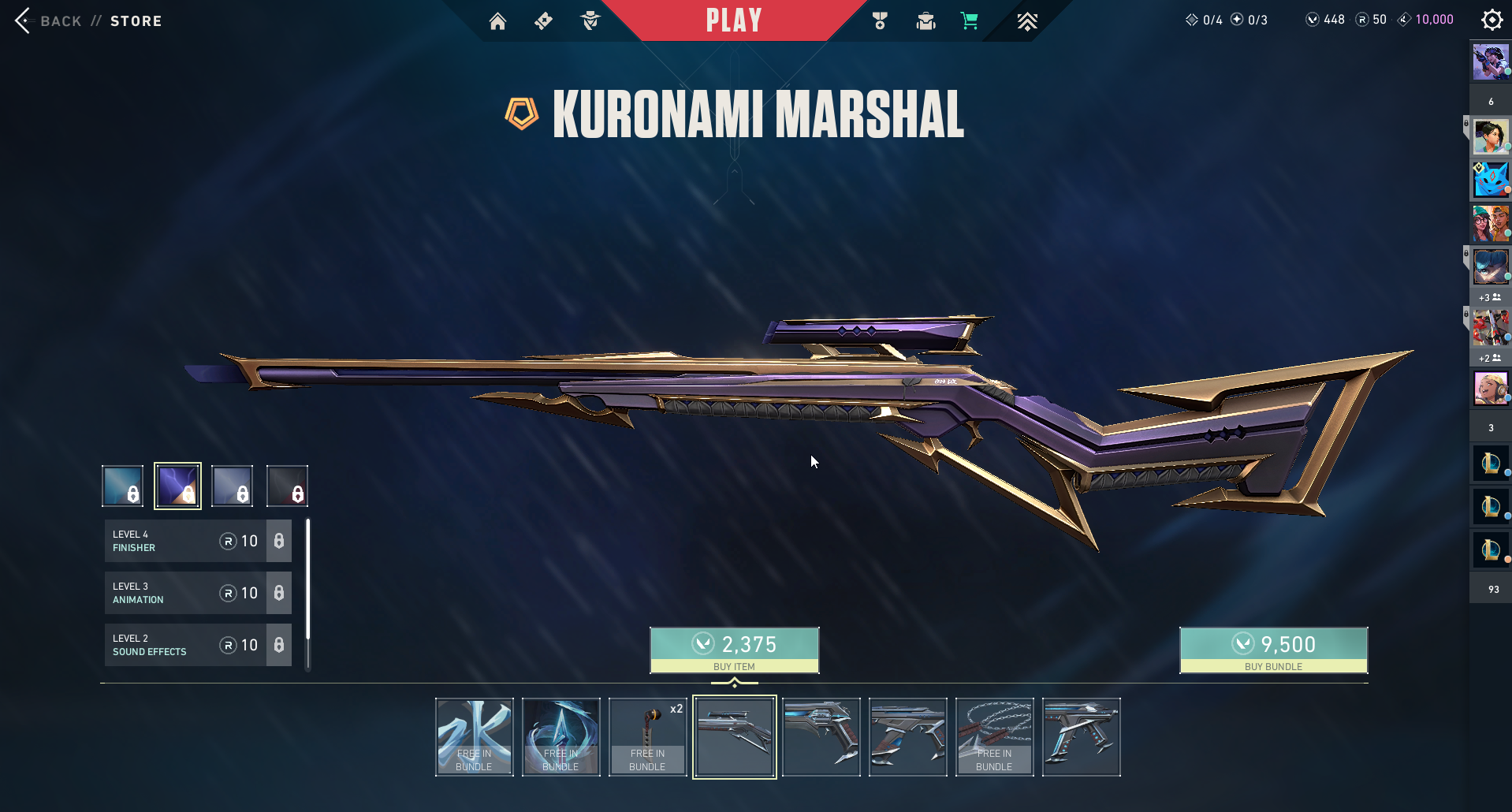Image resolution: width=1512 pixels, height=812 pixels.
Task: Select the black and red locked variant
Action: click(287, 486)
